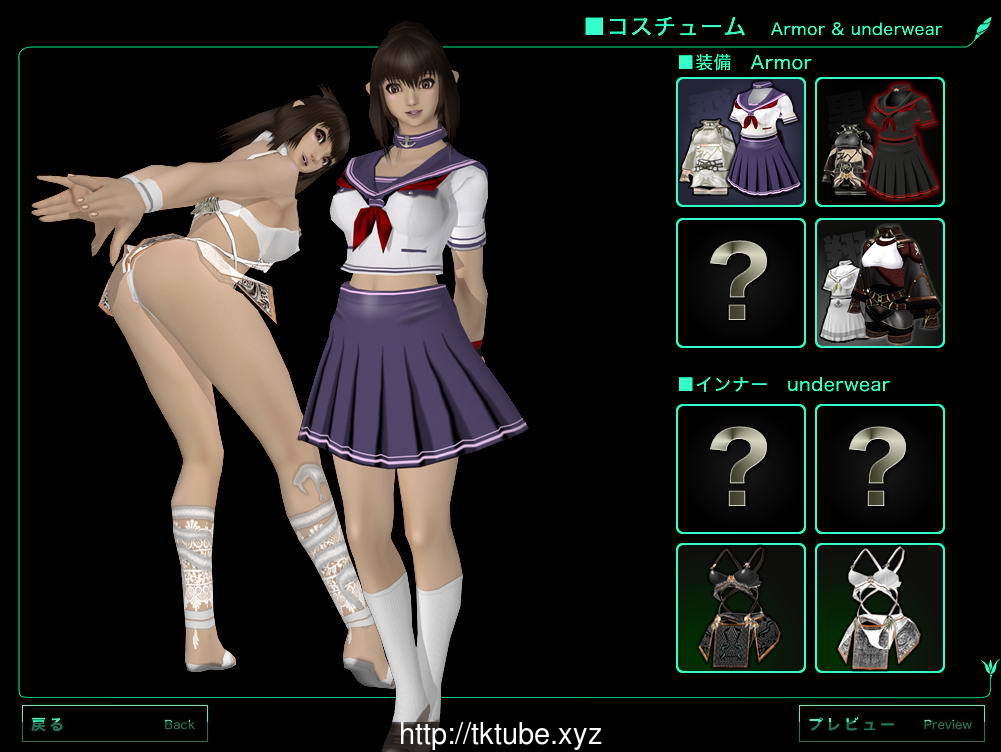This screenshot has width=1001, height=752.
Task: Click the locked question-mark armor slot
Action: pyautogui.click(x=741, y=283)
